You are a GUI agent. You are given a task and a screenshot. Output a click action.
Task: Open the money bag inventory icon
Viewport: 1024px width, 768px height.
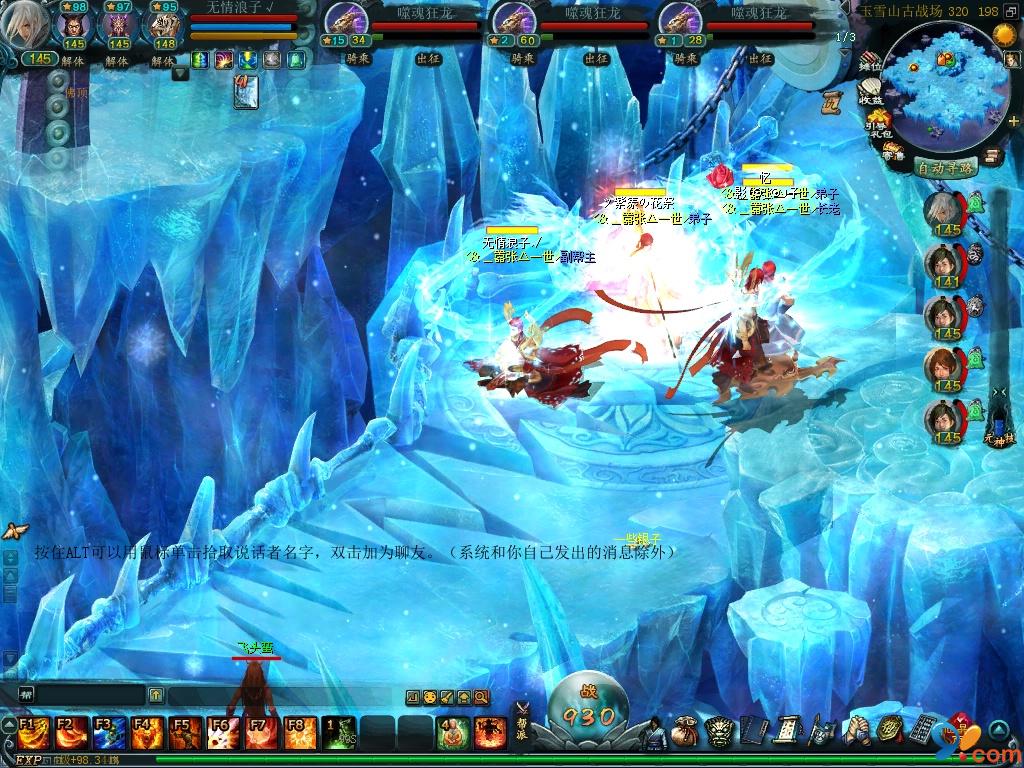(x=685, y=731)
